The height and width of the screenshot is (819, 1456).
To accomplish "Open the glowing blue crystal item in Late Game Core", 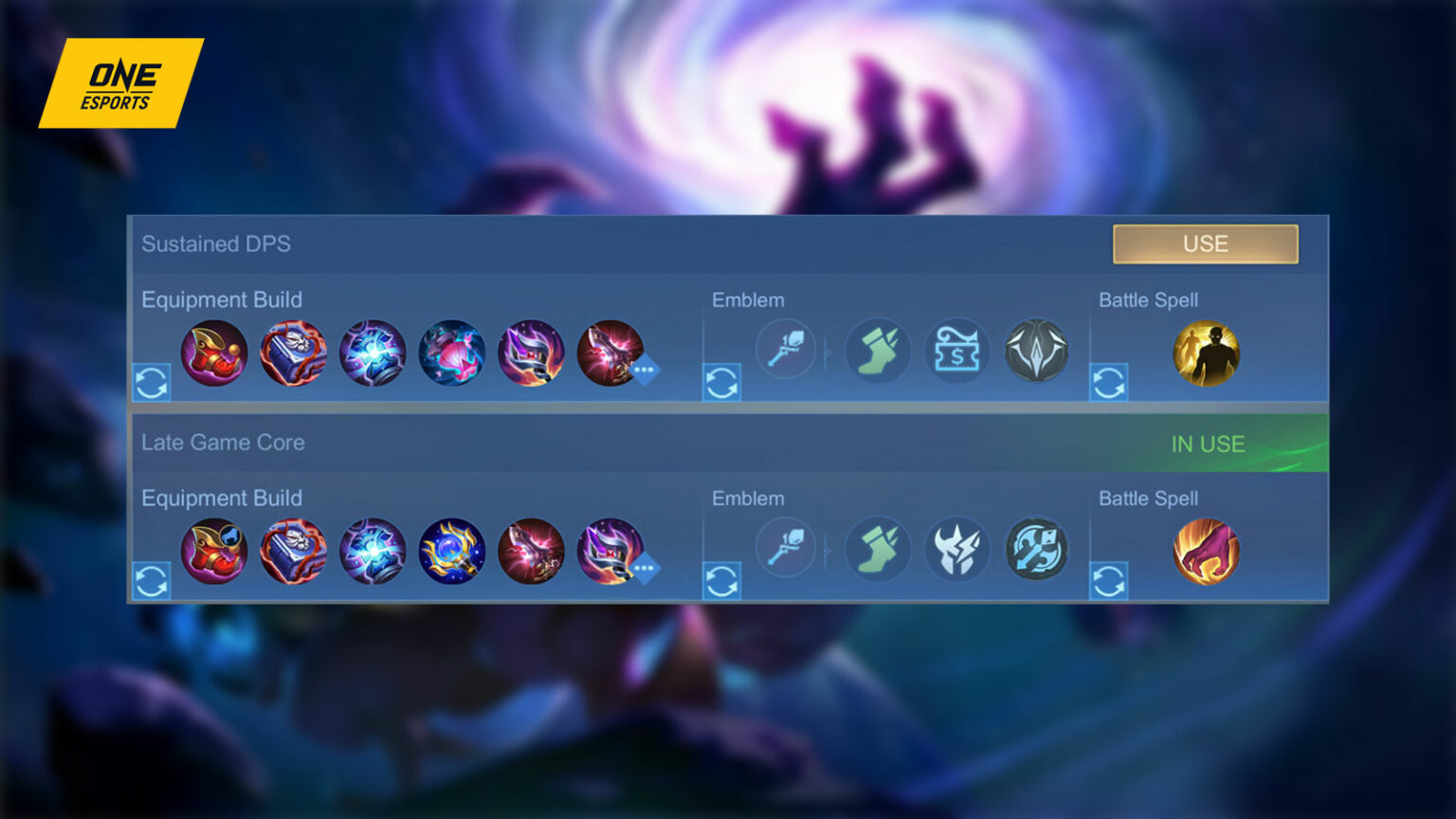I will pyautogui.click(x=373, y=552).
